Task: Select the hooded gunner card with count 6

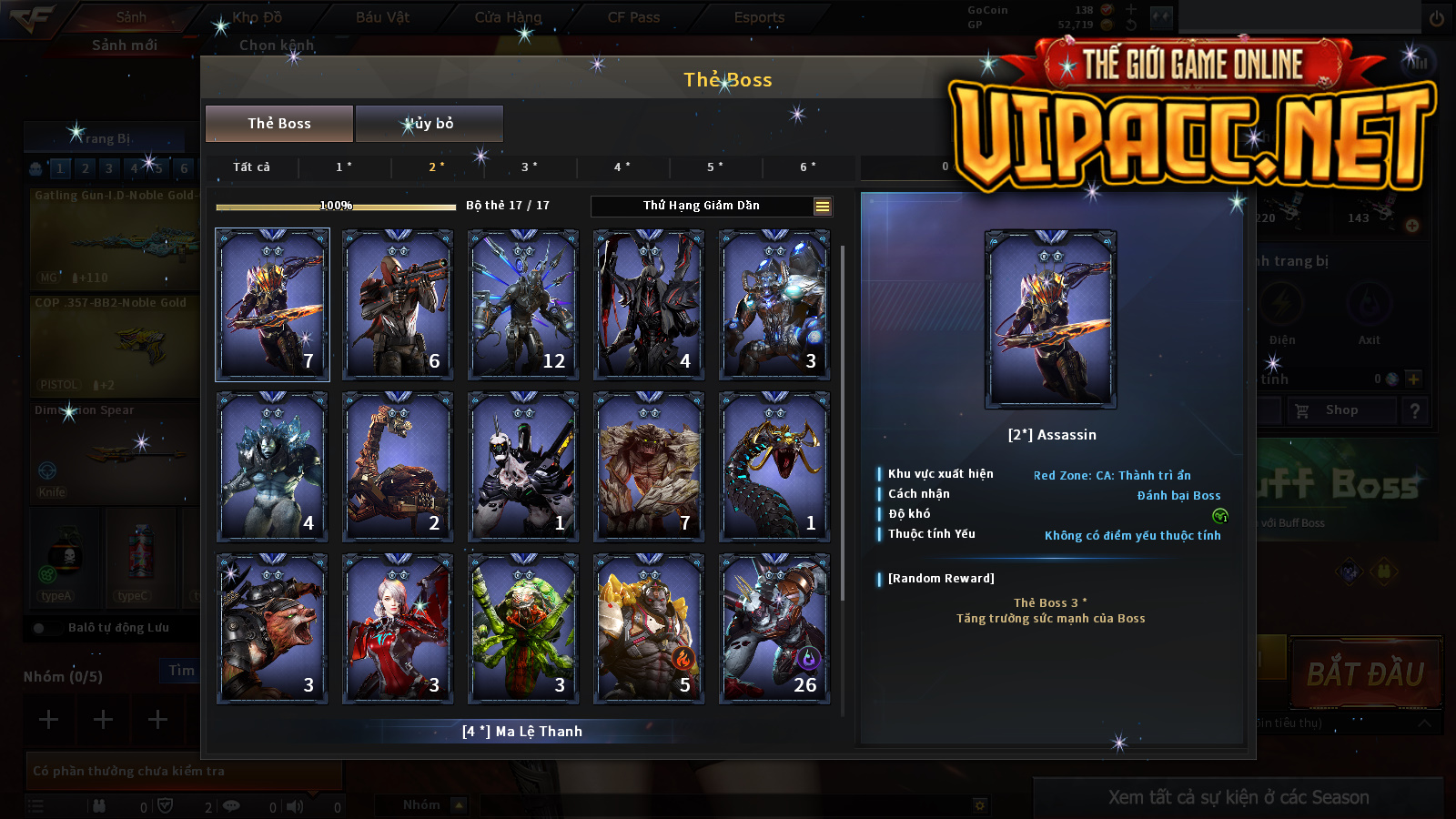Action: pyautogui.click(x=398, y=304)
